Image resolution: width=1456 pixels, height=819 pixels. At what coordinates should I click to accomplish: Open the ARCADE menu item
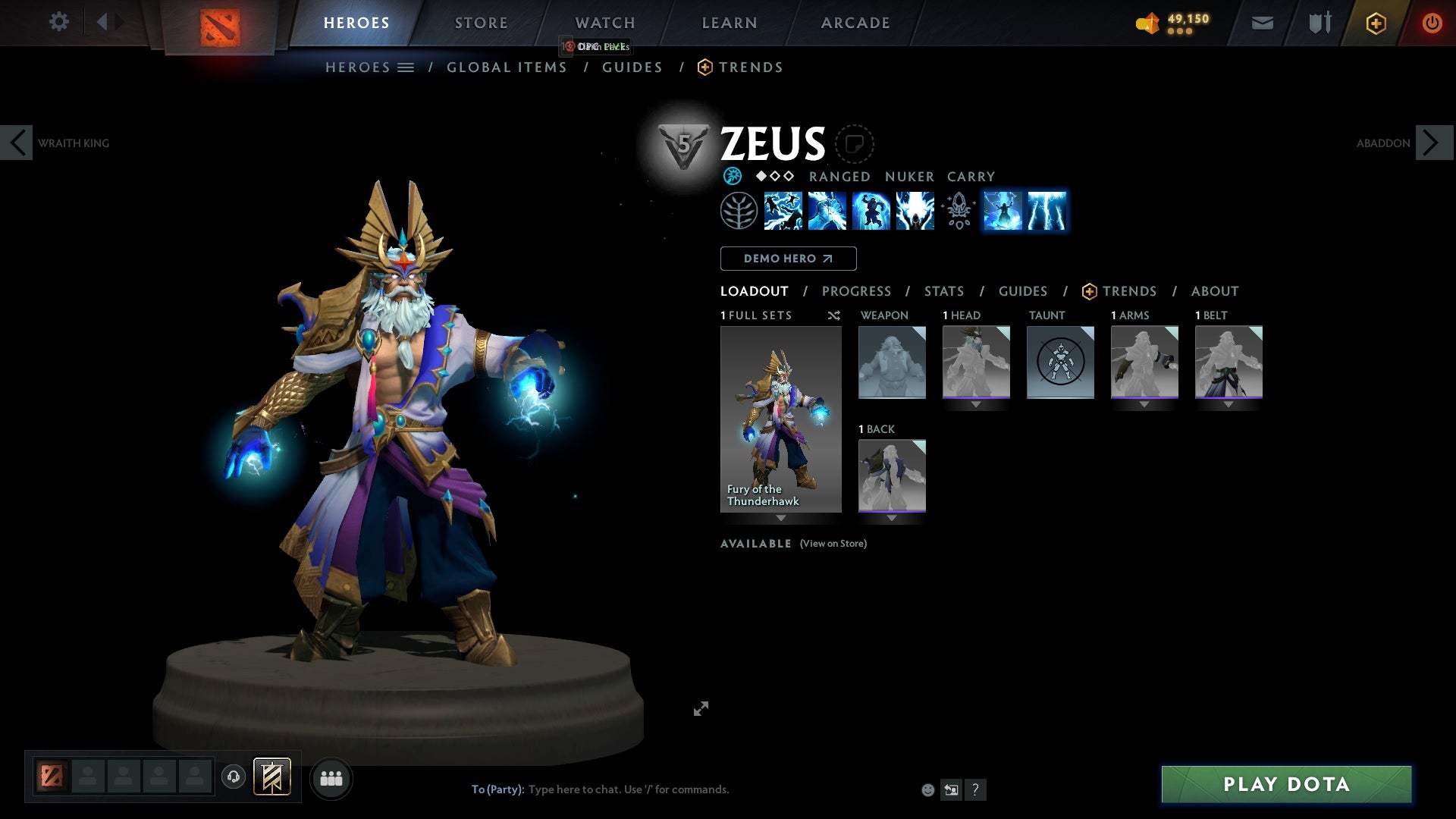[855, 22]
